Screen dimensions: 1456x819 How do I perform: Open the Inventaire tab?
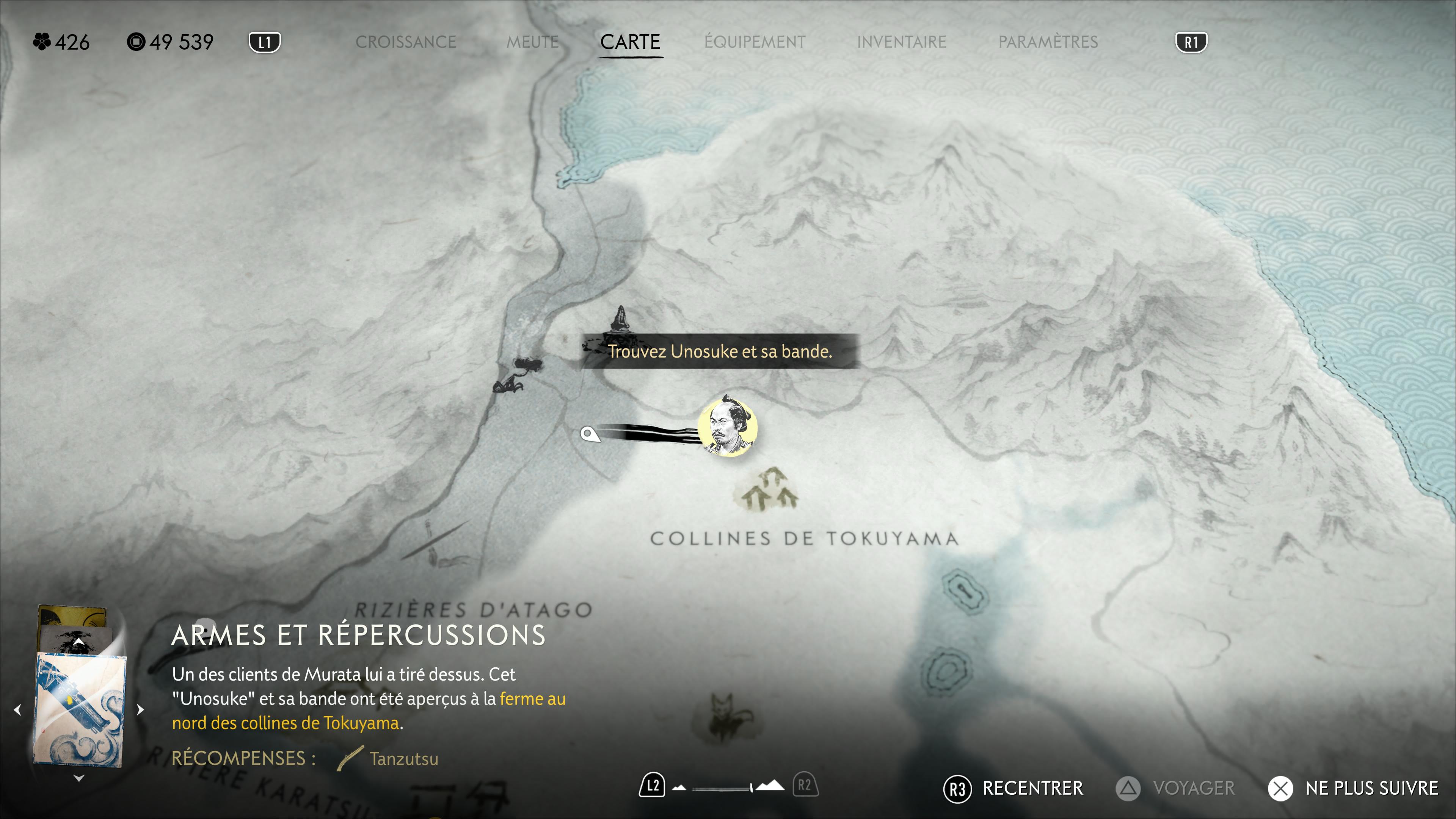pos(901,42)
